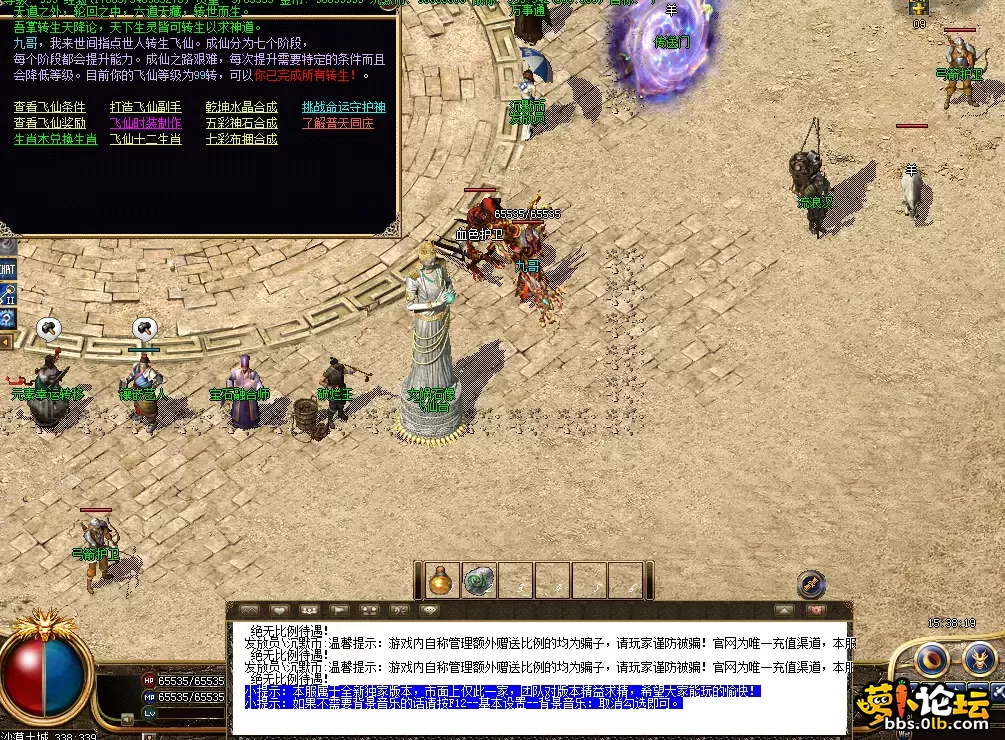The height and width of the screenshot is (740, 1005).
Task: Select 查看飞仙条件 dialogue option
Action: 49,107
